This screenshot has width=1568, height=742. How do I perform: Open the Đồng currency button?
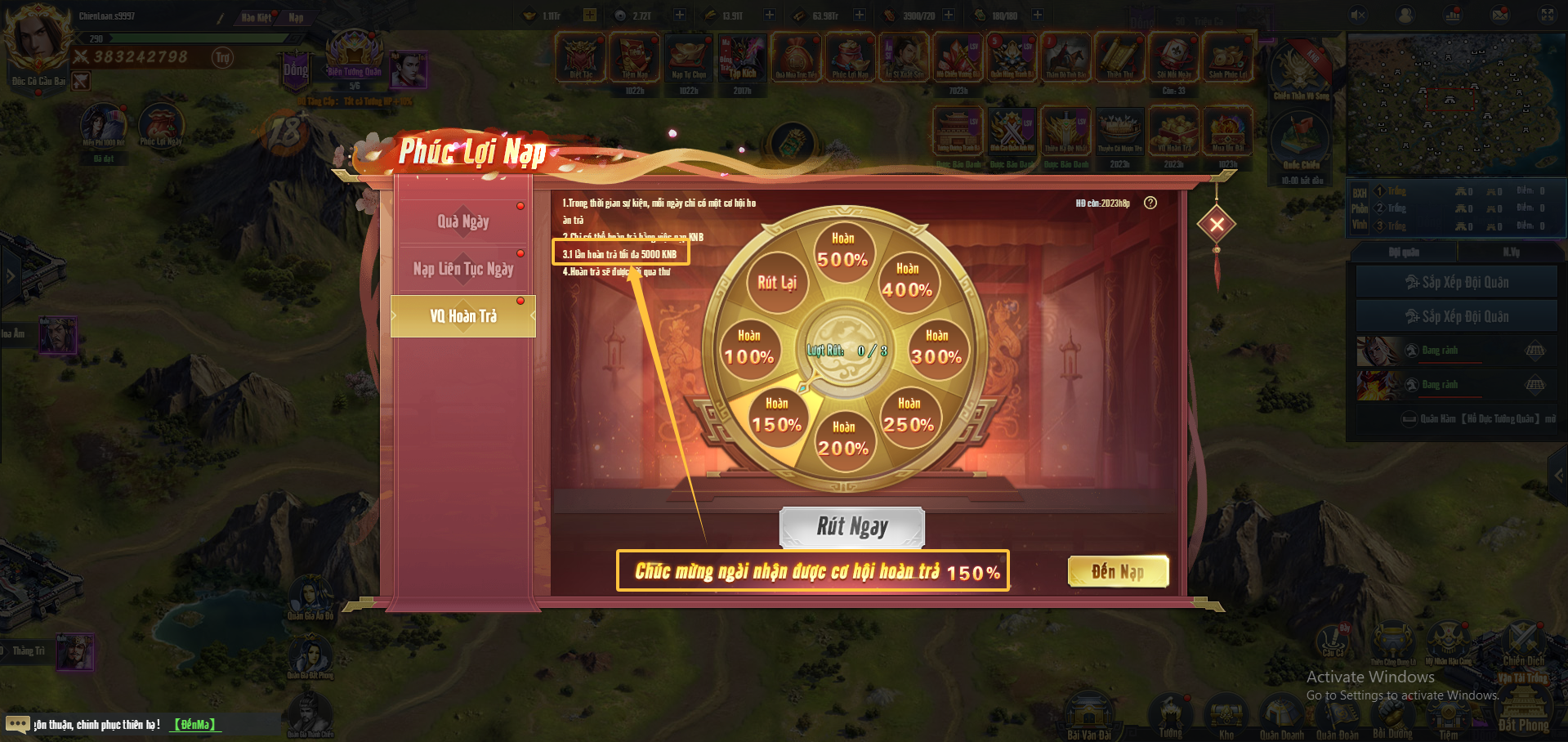(296, 69)
